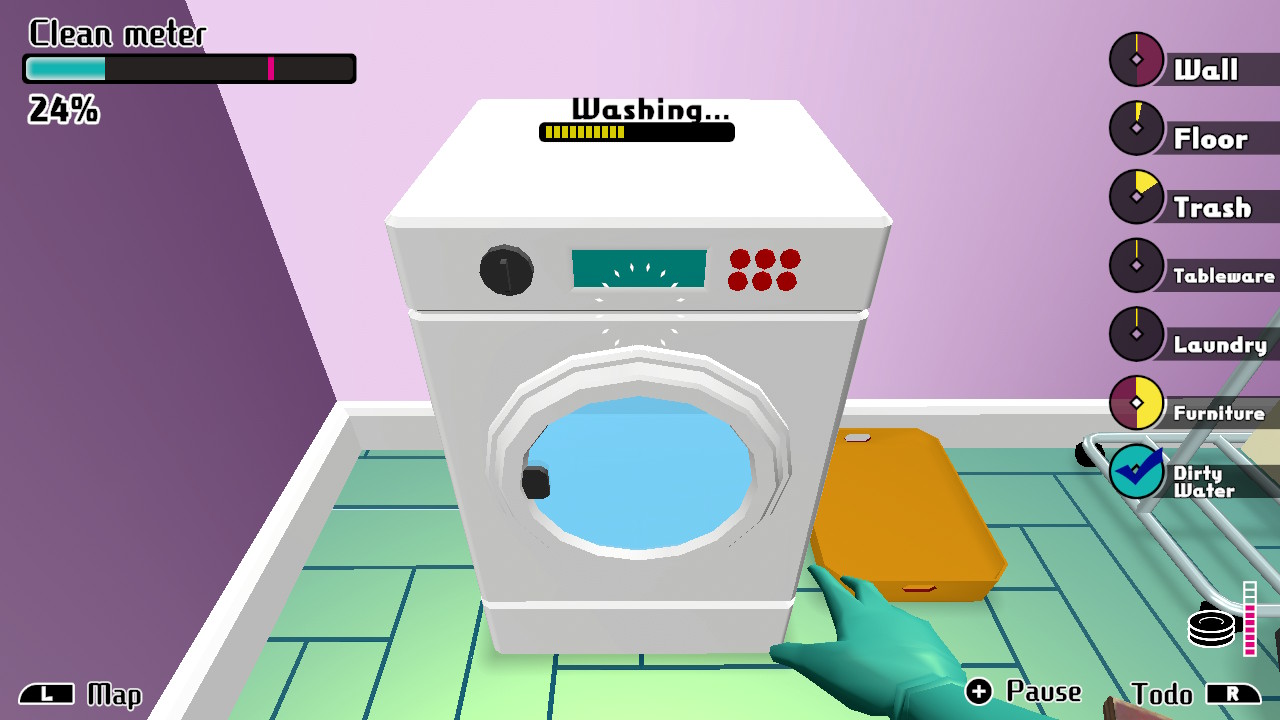The width and height of the screenshot is (1280, 720).
Task: Select the Wall cleaning gauge
Action: [x=1136, y=60]
